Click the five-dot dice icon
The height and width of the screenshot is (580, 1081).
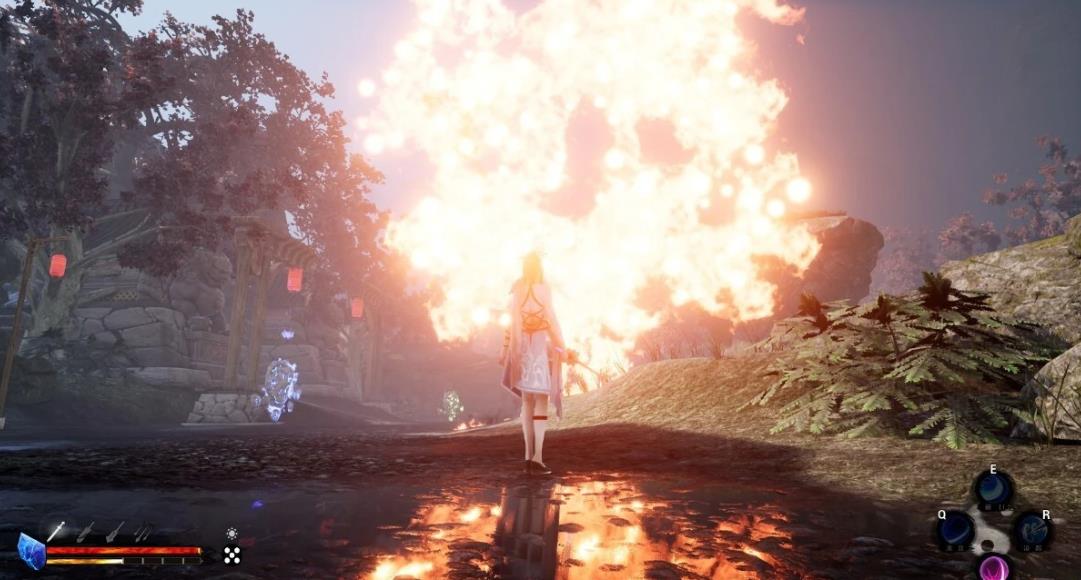tap(232, 555)
